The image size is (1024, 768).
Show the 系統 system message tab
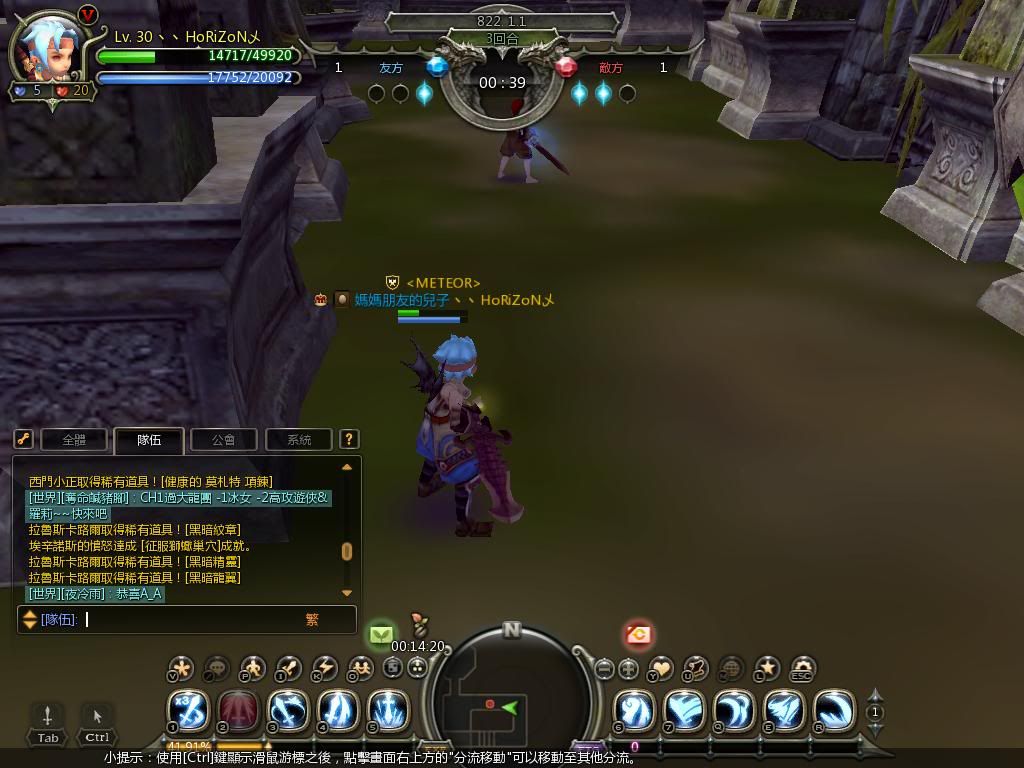(x=299, y=439)
